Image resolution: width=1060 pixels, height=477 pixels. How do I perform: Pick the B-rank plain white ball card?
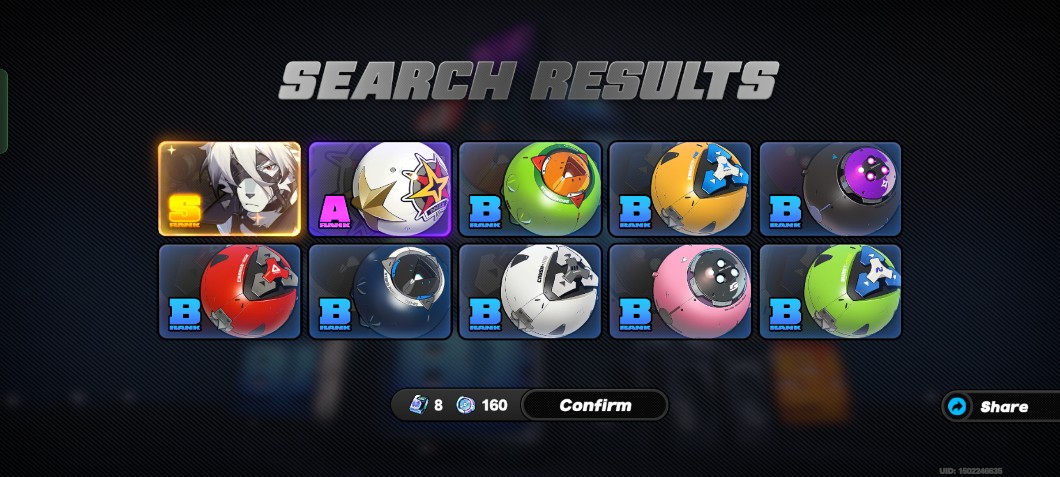click(530, 291)
